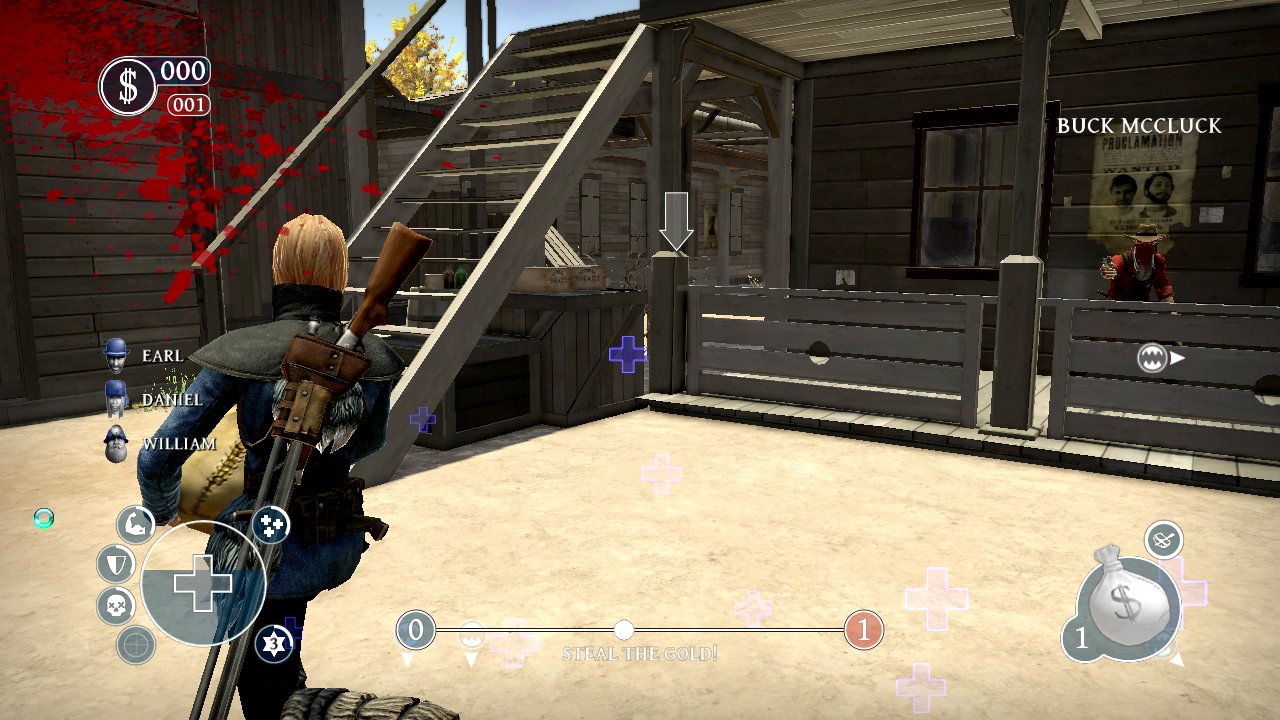Click the white marker on the objective progress bar
Screen dimensions: 1280x720
click(624, 630)
